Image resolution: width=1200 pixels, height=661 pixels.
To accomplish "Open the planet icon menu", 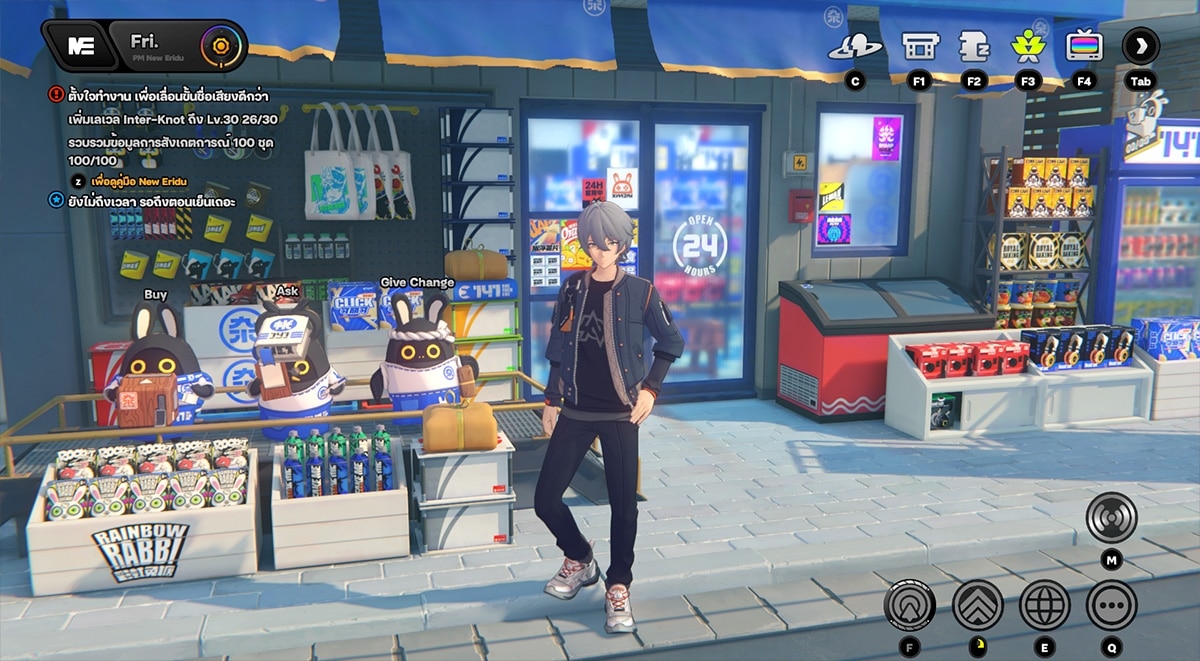I will [854, 46].
